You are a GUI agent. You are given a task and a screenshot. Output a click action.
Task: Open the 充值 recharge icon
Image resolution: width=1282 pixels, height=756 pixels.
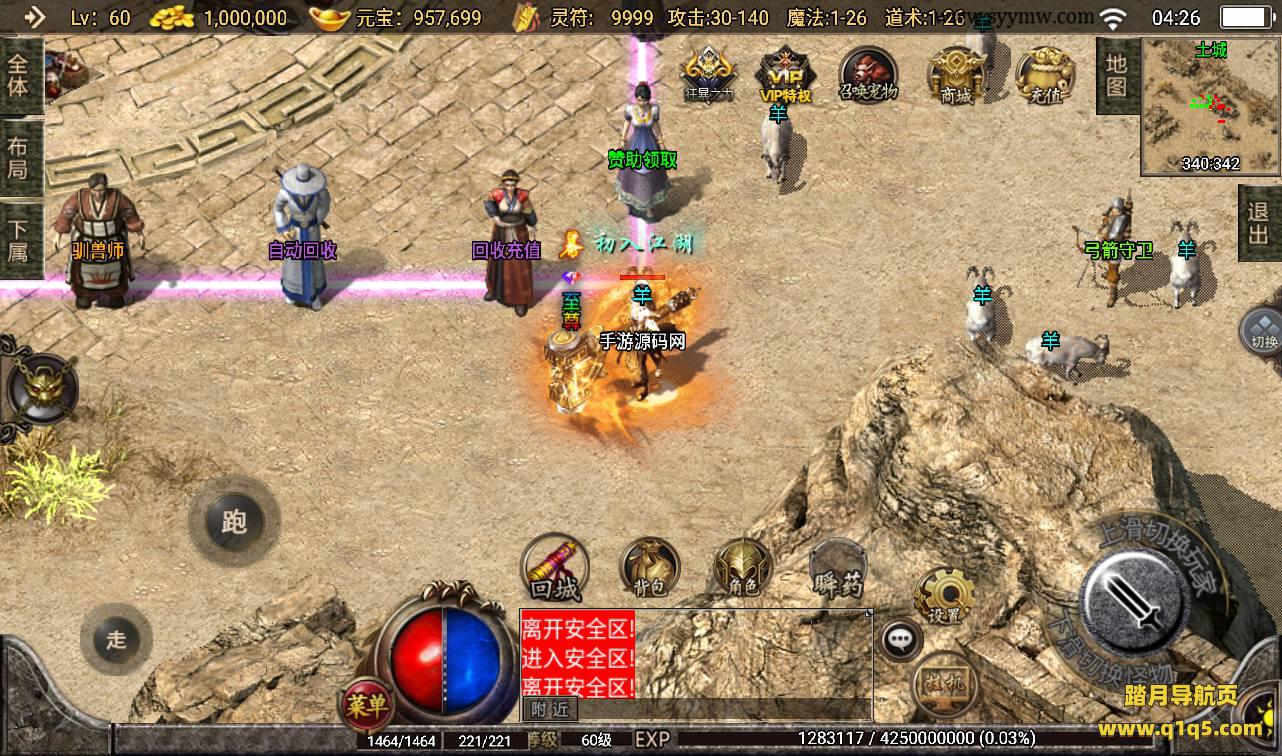tap(1045, 74)
